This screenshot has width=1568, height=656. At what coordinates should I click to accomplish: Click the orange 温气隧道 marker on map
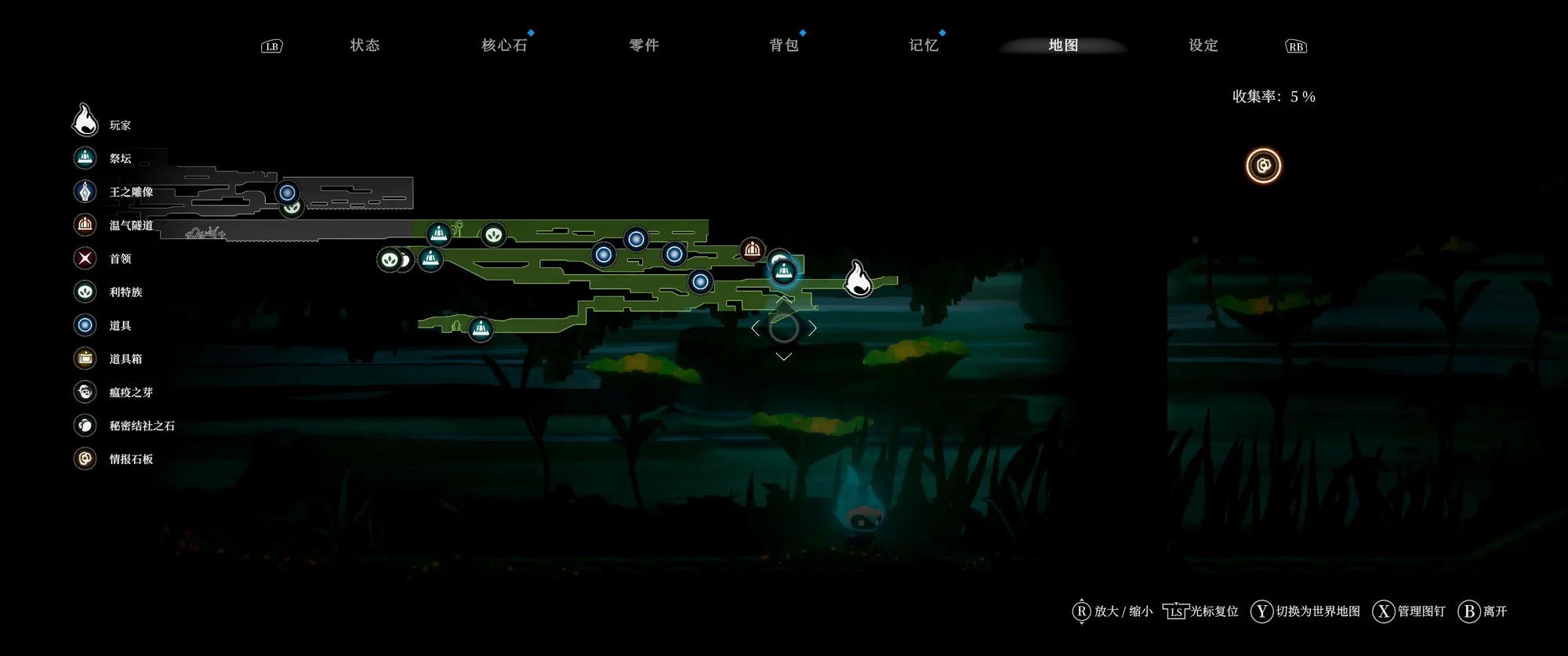[x=752, y=250]
